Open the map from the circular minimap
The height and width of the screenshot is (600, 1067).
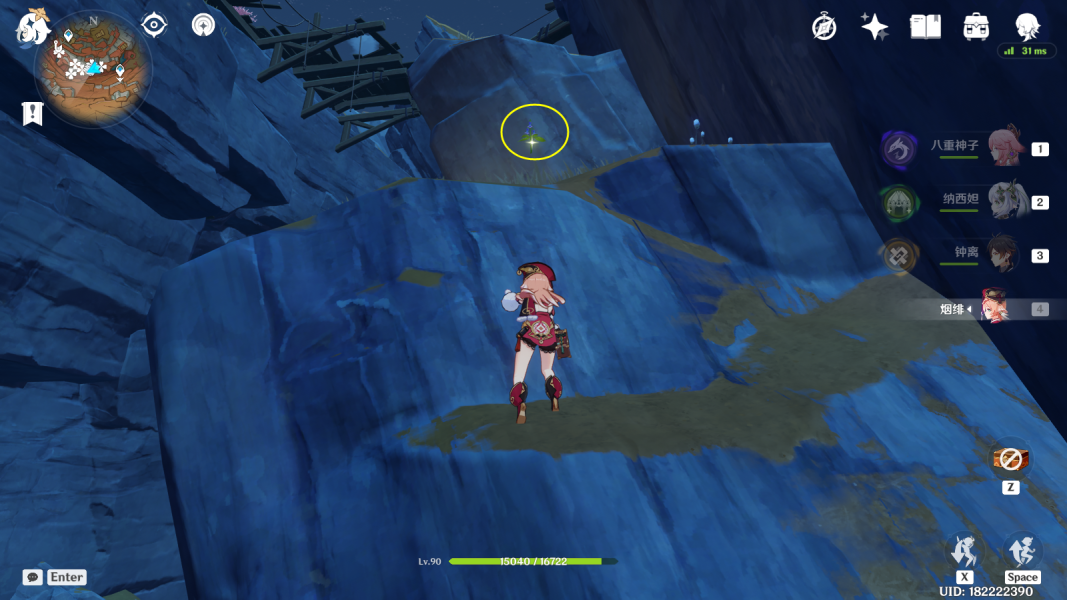93,68
